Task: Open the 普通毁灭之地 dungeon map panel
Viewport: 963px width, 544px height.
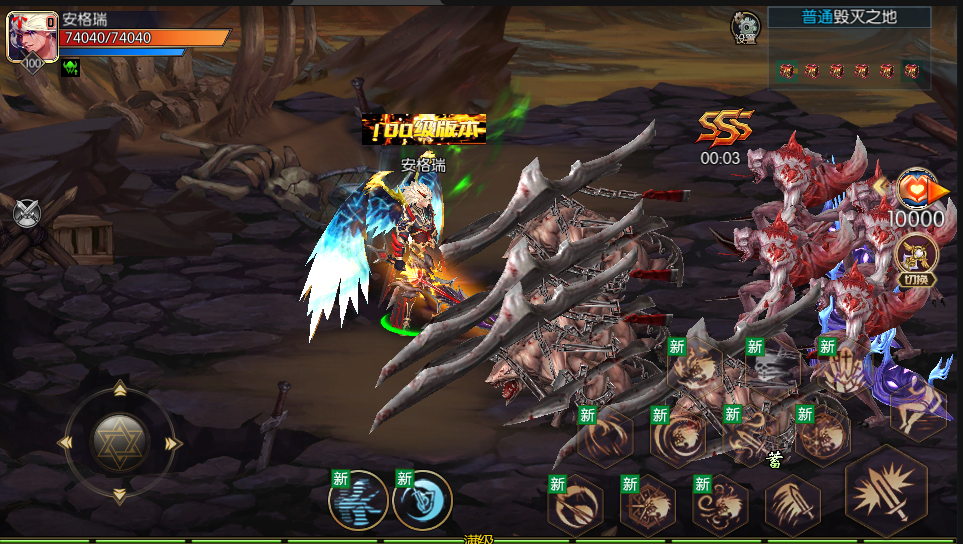Action: 849,49
